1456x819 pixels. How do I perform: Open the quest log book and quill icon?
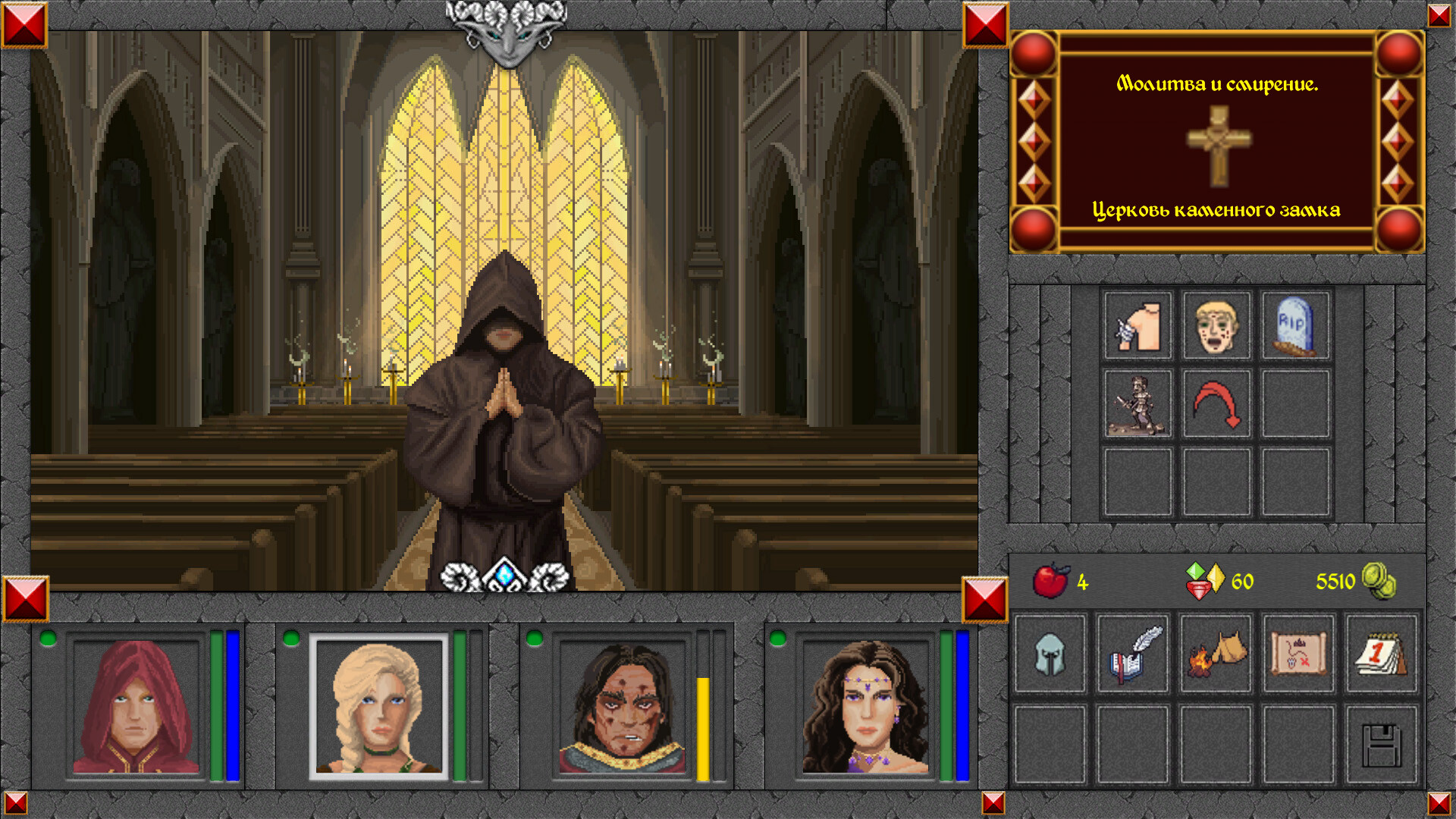coord(1133,655)
